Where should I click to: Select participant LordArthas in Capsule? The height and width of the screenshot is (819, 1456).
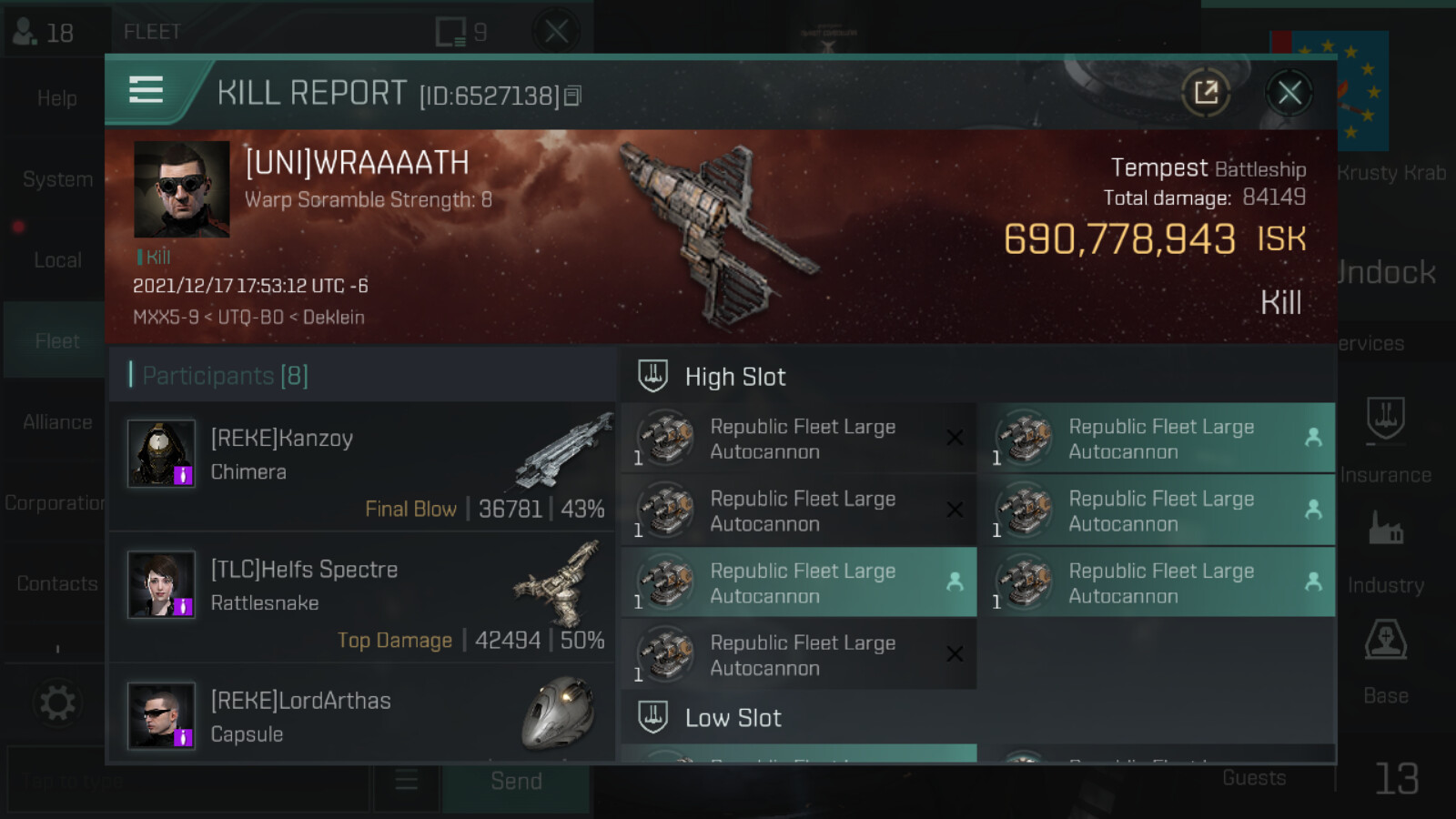click(x=362, y=716)
